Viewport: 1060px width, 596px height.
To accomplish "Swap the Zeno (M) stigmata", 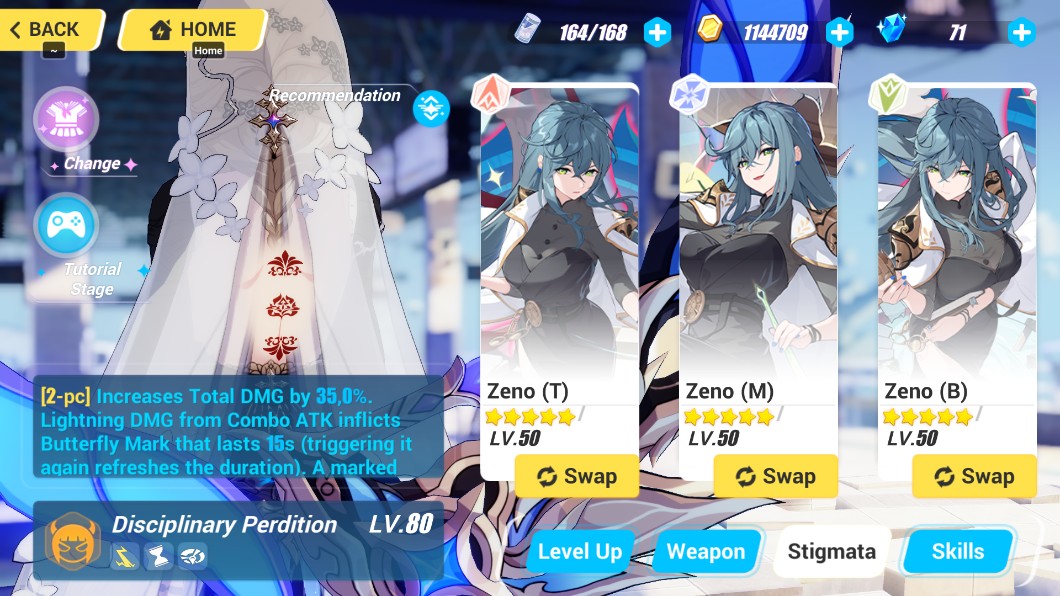I will tap(776, 476).
